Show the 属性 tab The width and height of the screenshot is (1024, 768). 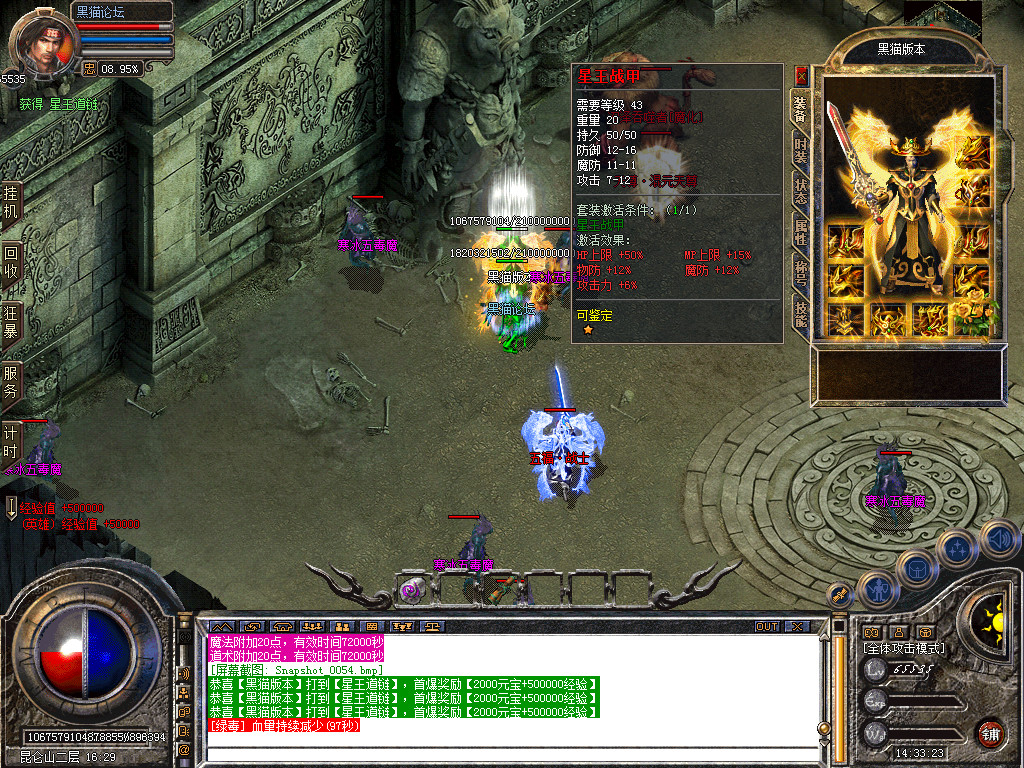click(x=801, y=232)
